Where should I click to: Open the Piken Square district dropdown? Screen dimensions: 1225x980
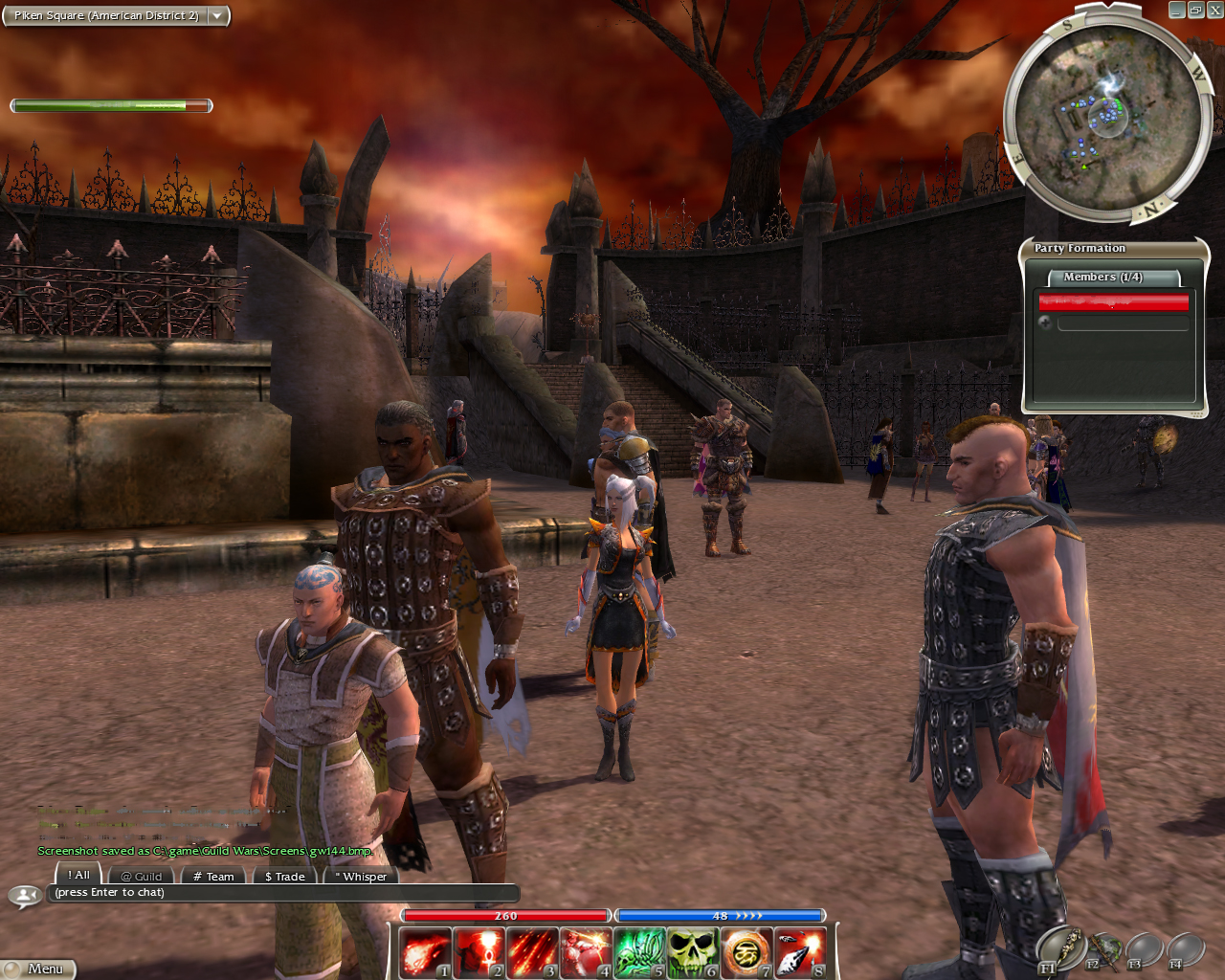click(x=217, y=15)
